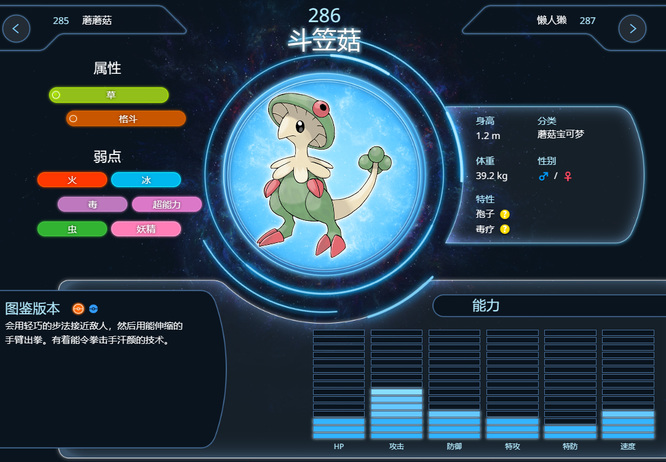Switch to the orange Pokédex version icon
The width and height of the screenshot is (666, 462).
[x=78, y=308]
